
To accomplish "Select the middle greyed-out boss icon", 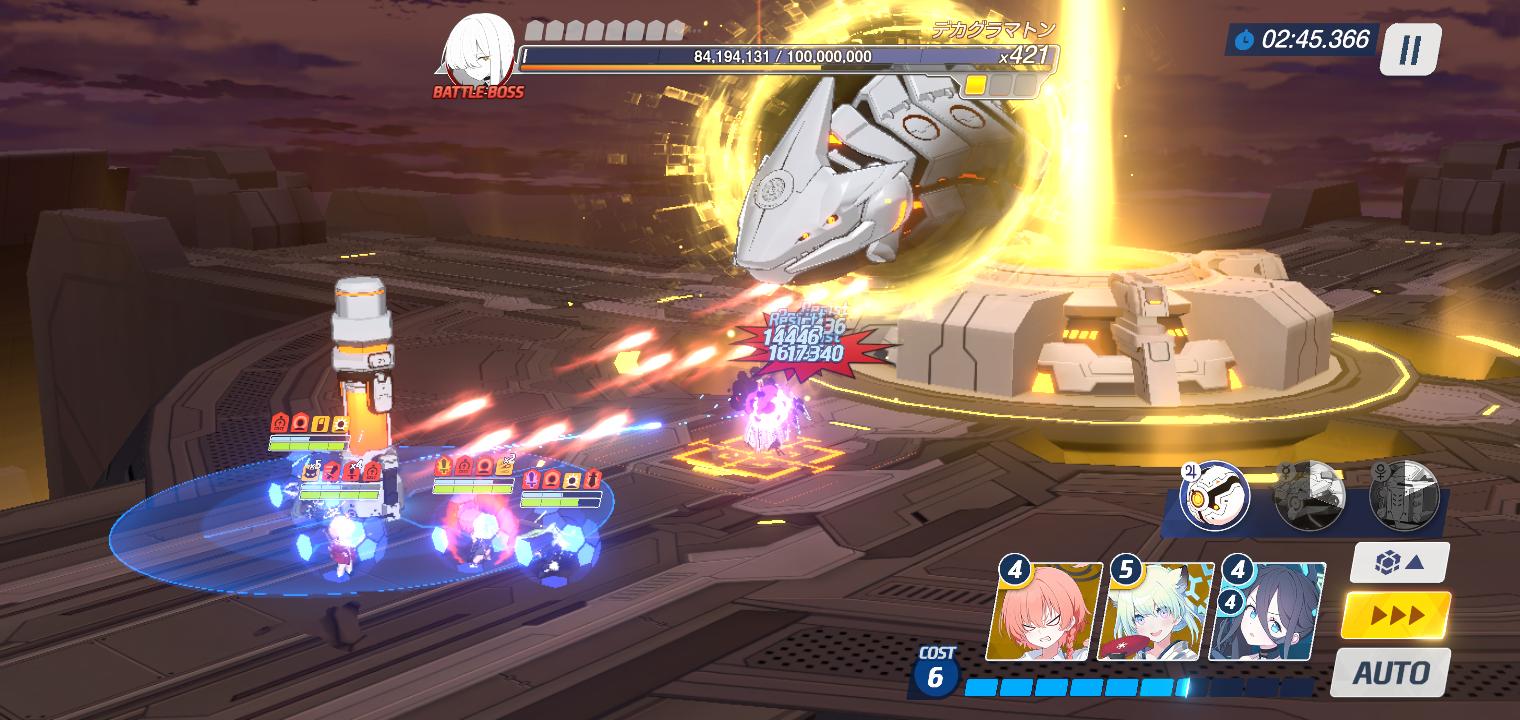I will pos(1309,494).
